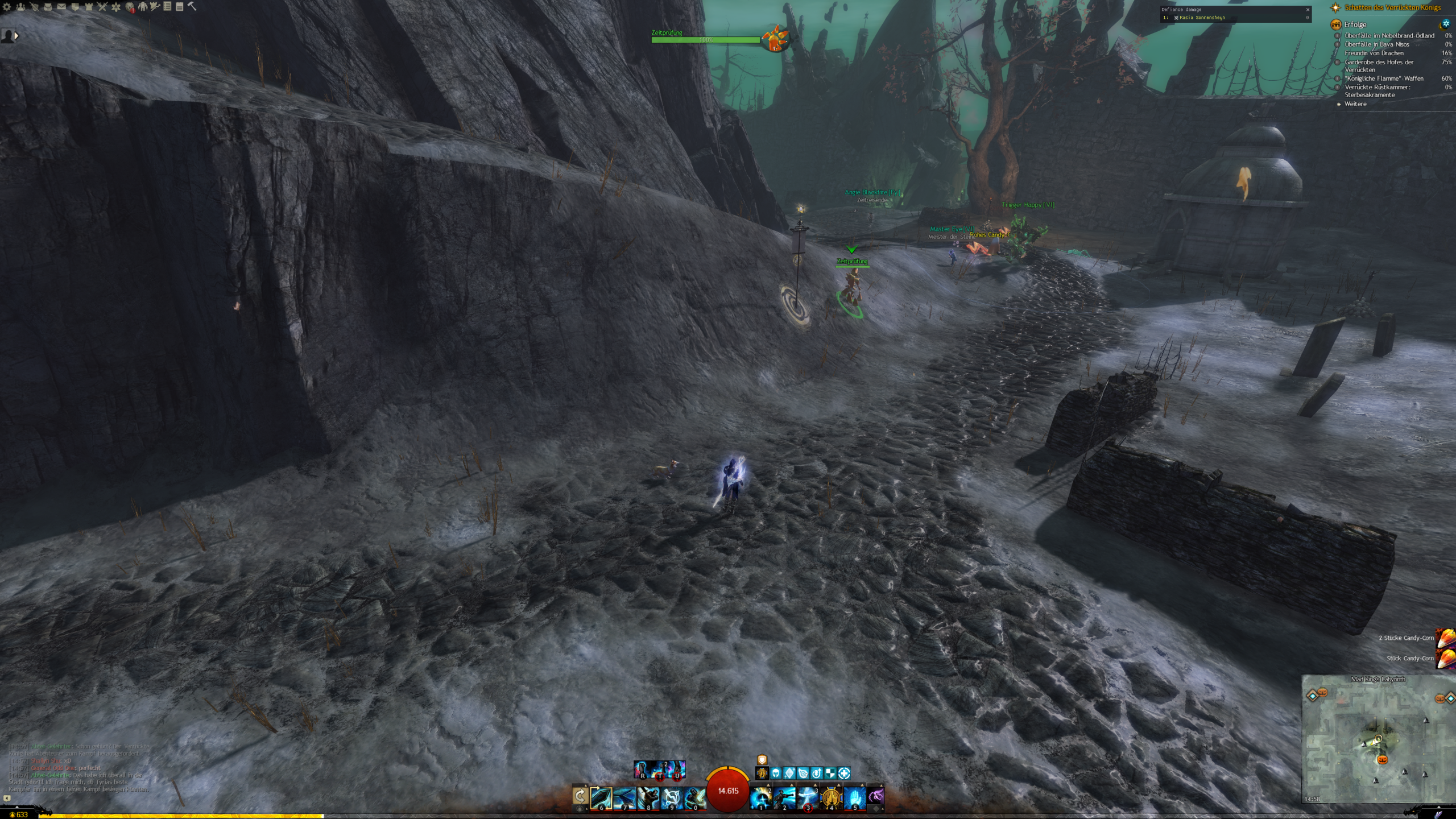The height and width of the screenshot is (819, 1456).
Task: Select the Freundin von Drachen achievement
Action: pyautogui.click(x=1373, y=53)
